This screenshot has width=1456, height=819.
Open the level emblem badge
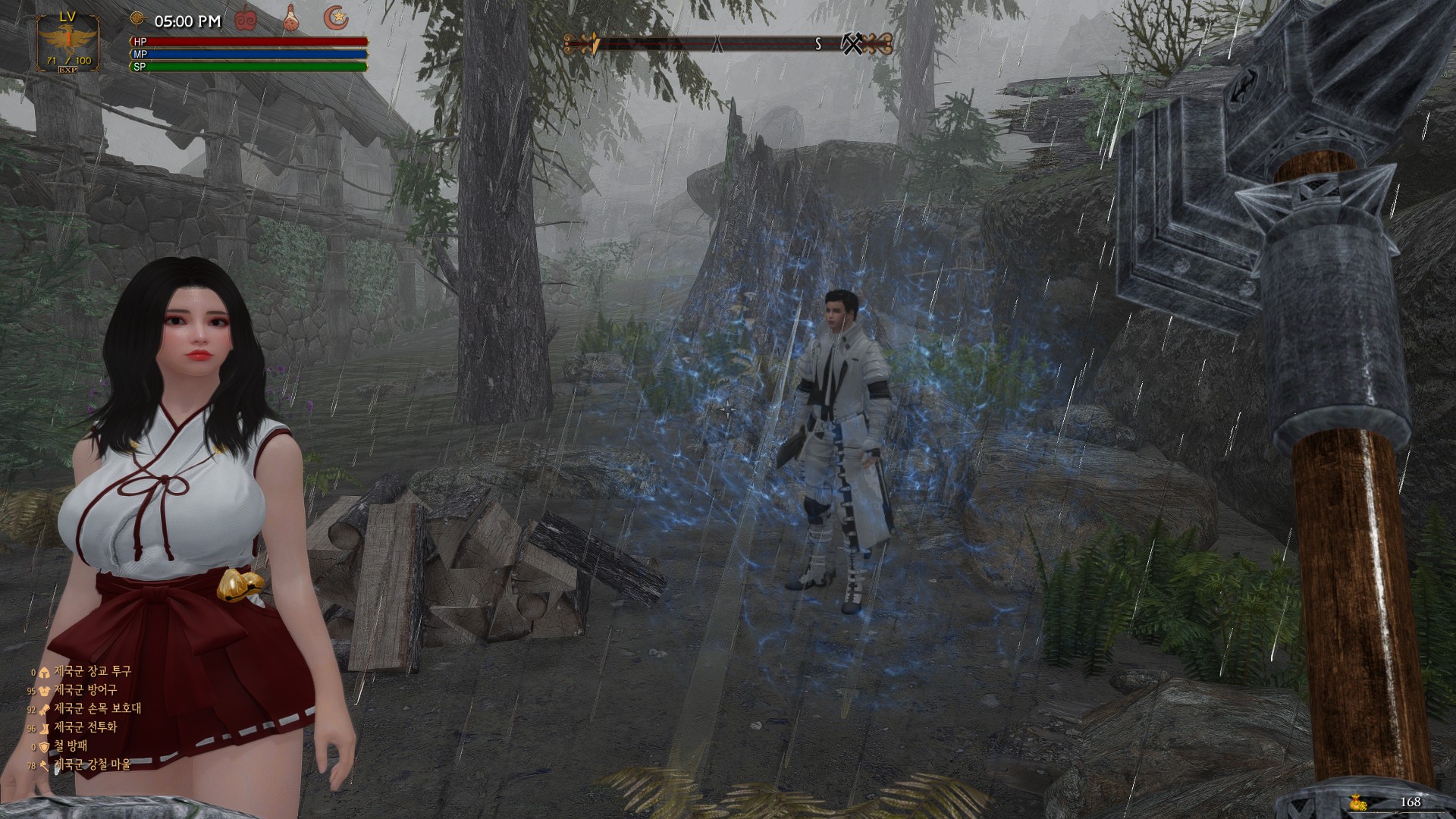point(67,42)
